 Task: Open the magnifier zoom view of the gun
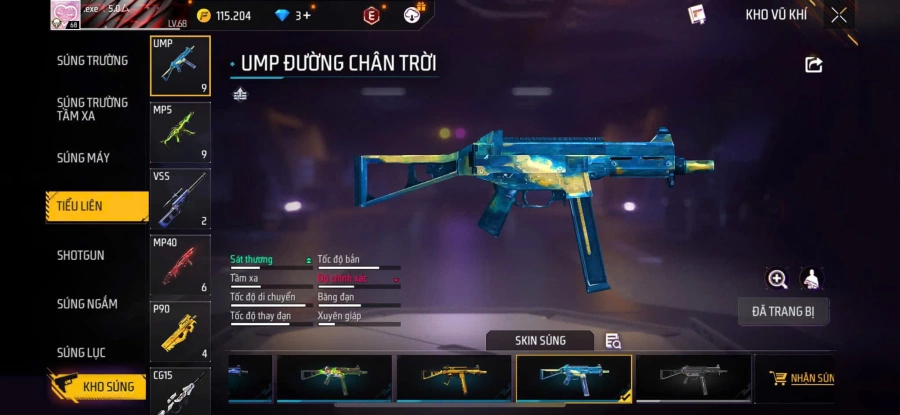[777, 279]
